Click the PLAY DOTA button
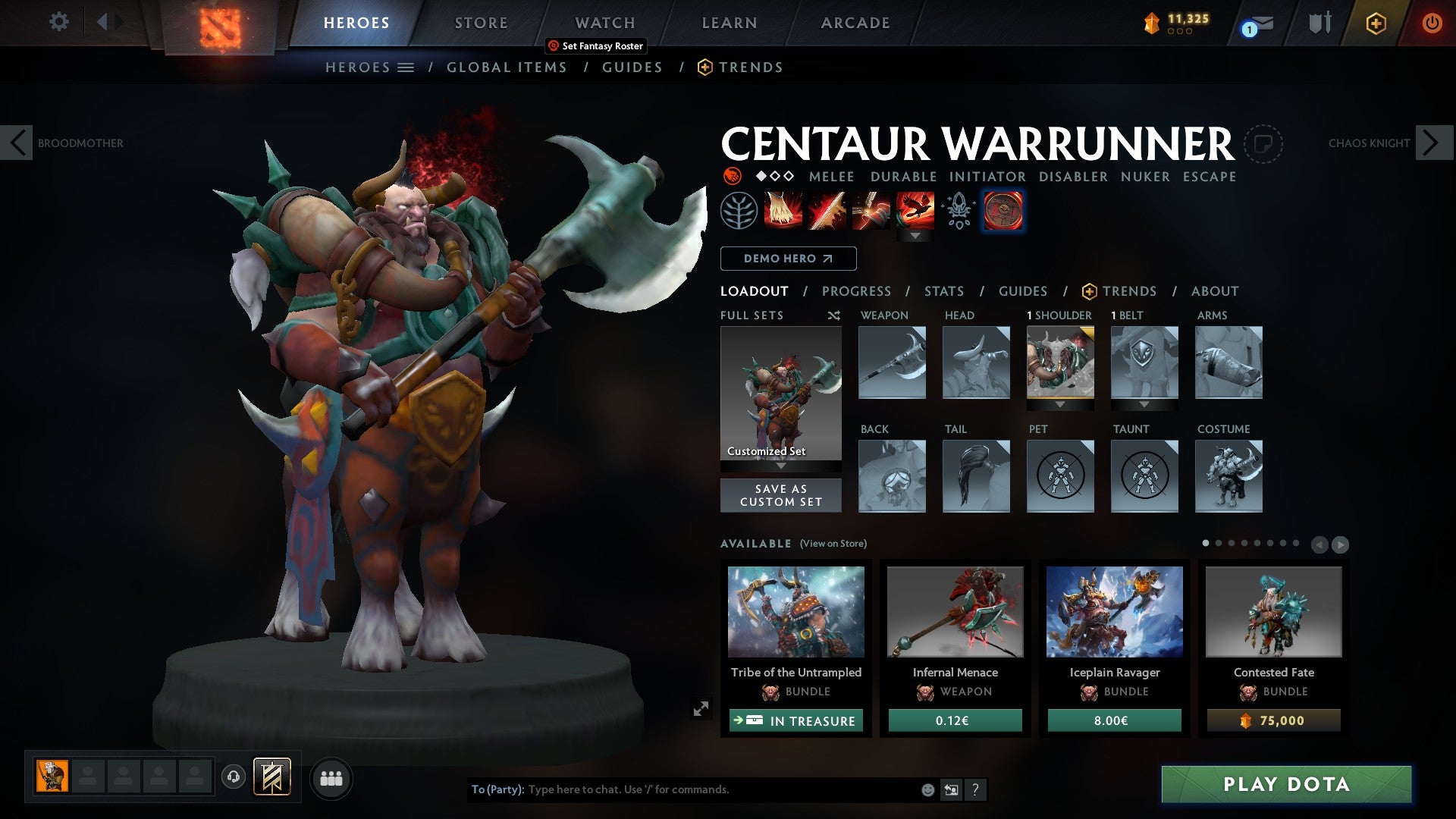1456x819 pixels. coord(1284,786)
